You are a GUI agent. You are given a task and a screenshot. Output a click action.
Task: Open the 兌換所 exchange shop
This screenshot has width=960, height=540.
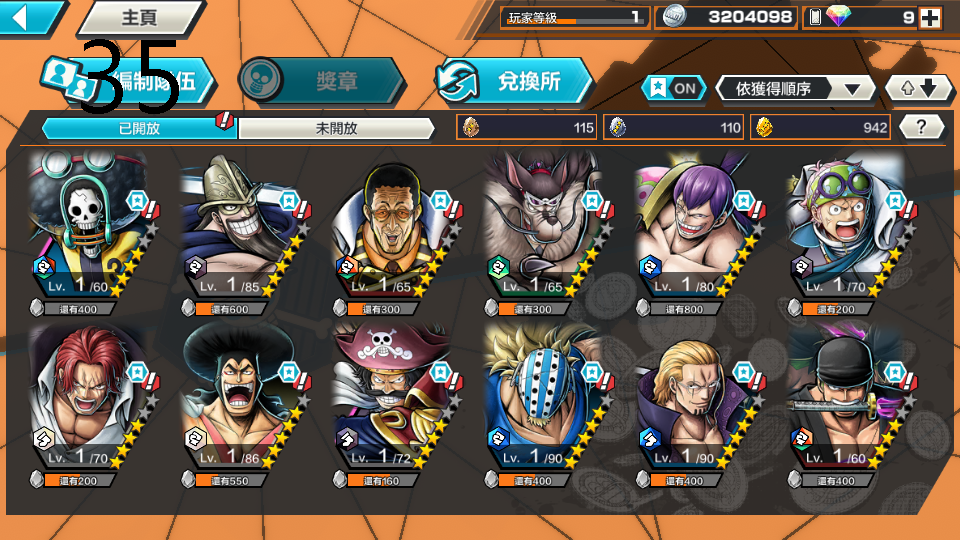click(514, 82)
